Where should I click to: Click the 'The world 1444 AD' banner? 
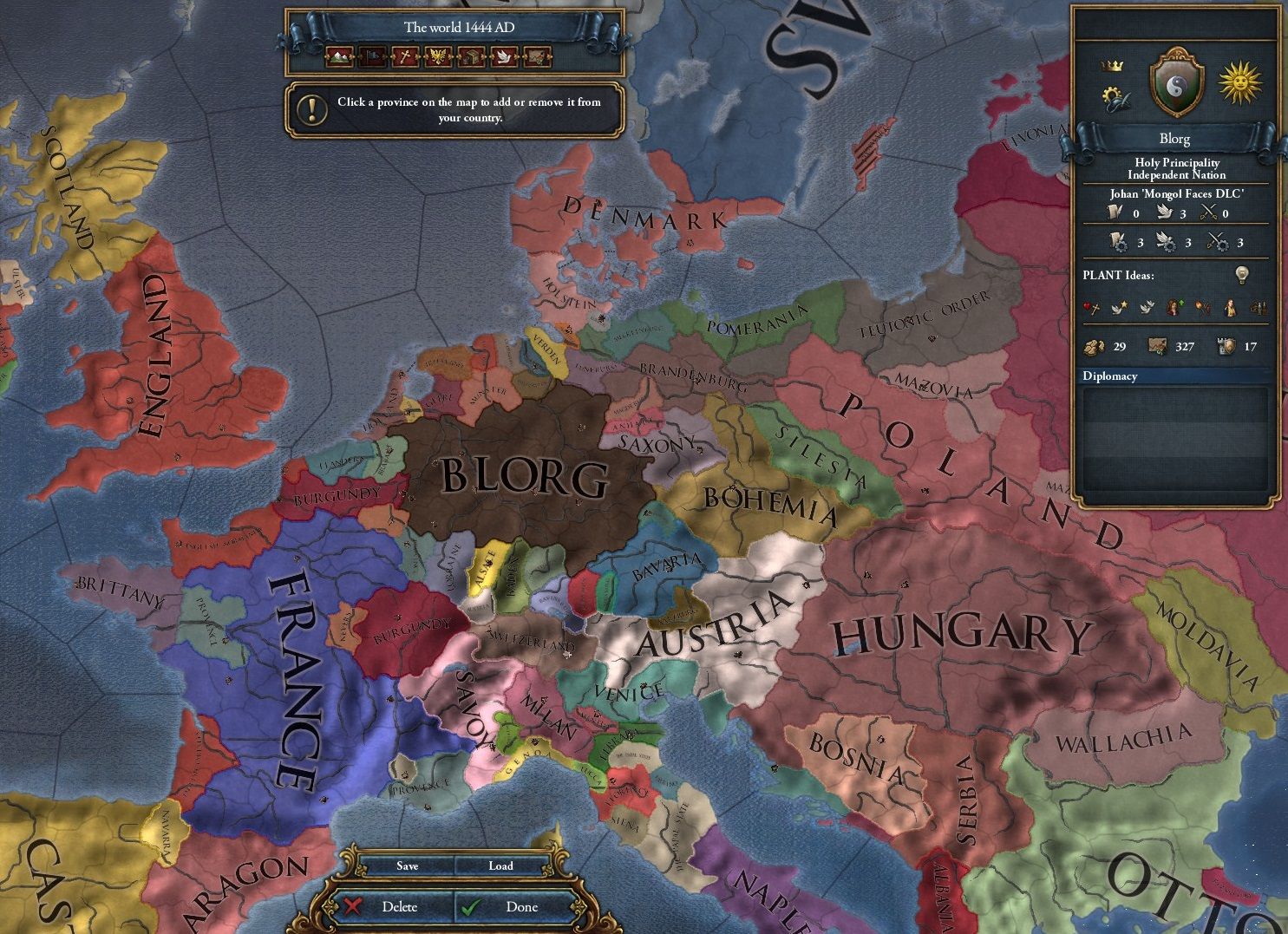coord(455,27)
